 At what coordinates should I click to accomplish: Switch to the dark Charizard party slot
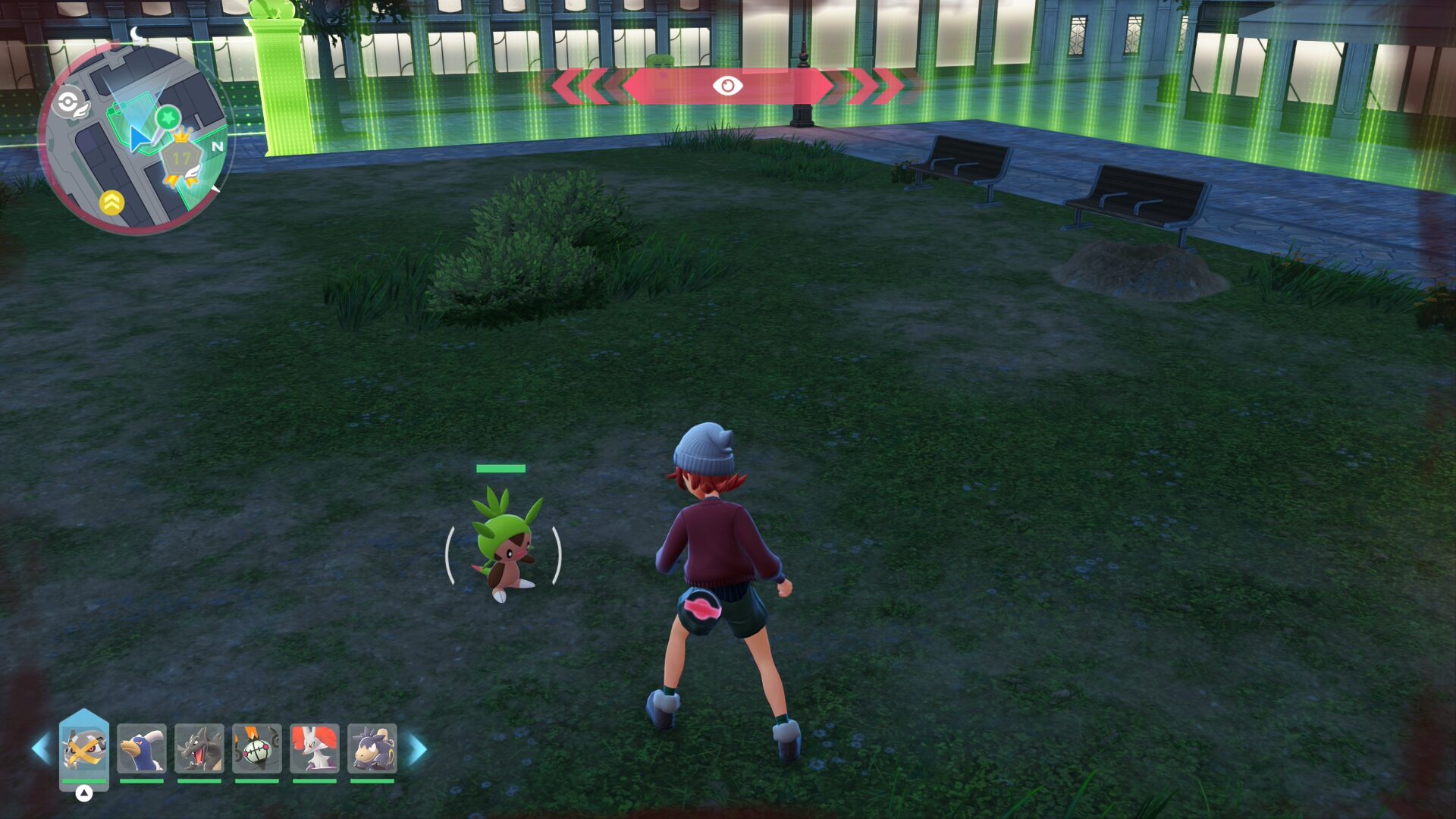[199, 749]
